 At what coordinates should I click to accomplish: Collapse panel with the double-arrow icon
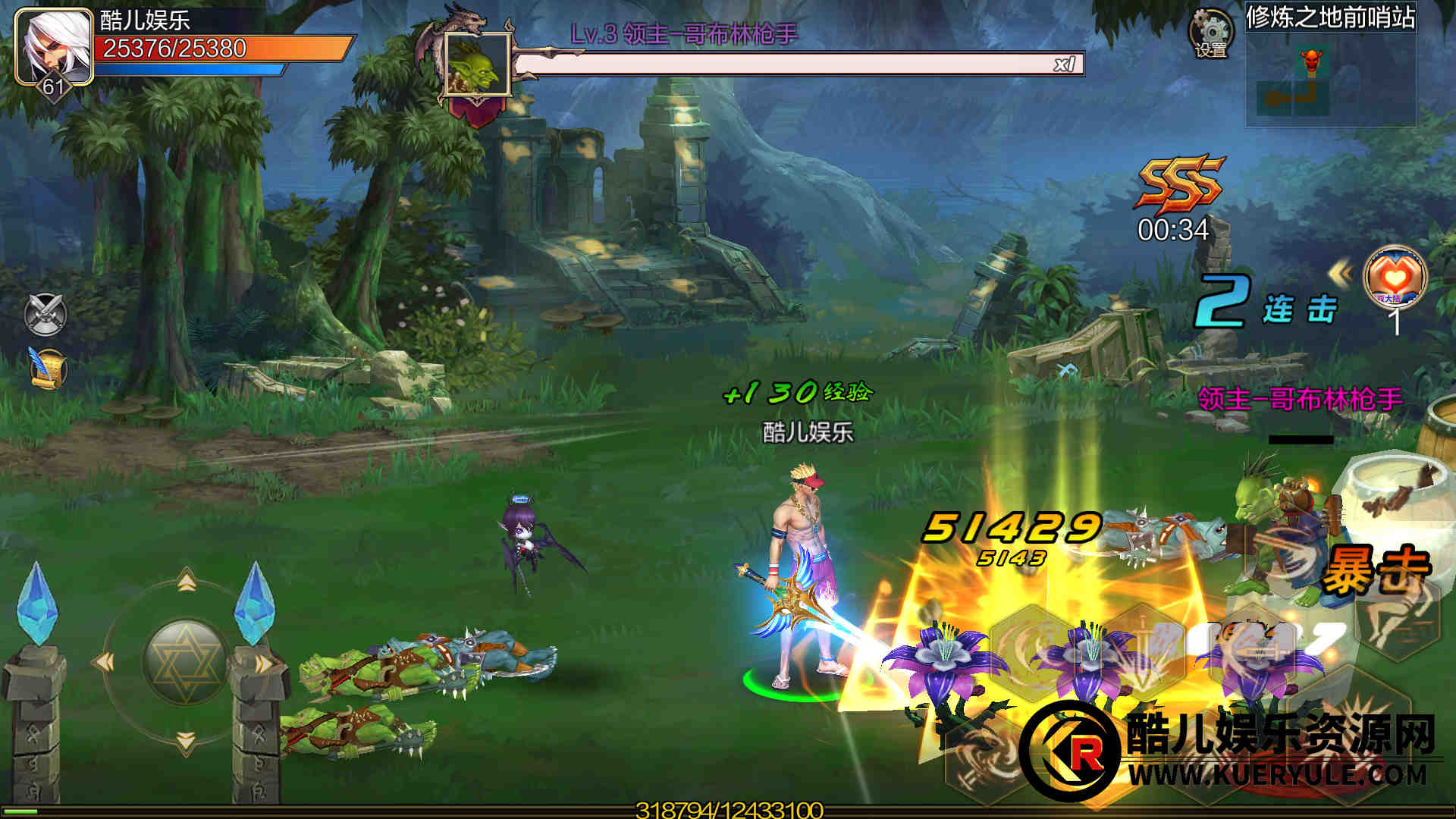[x=1340, y=275]
